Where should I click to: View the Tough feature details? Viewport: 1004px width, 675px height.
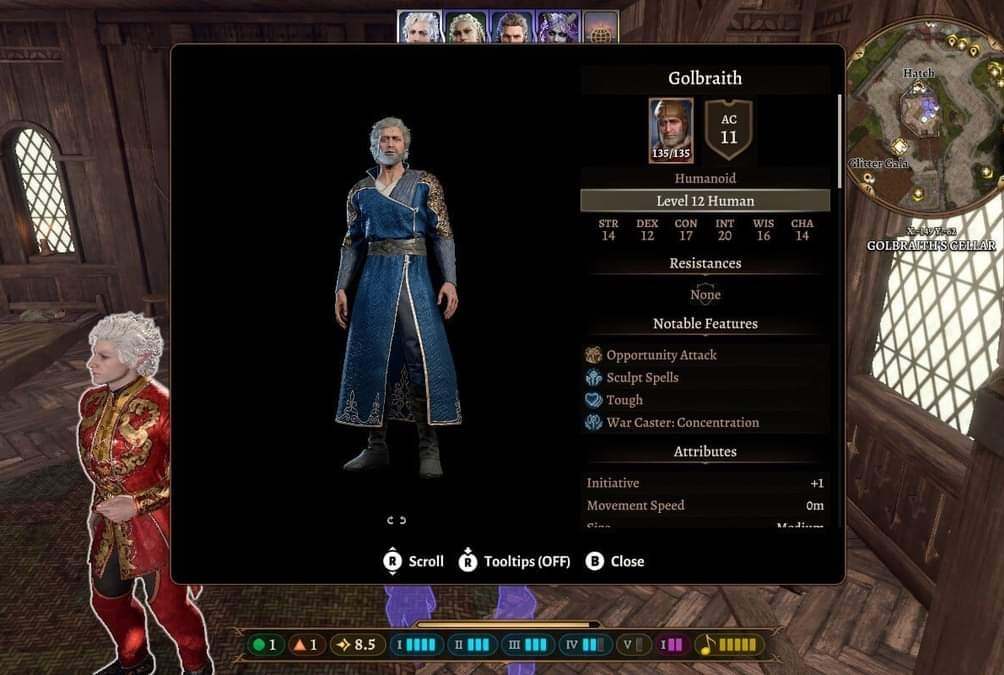[x=624, y=400]
